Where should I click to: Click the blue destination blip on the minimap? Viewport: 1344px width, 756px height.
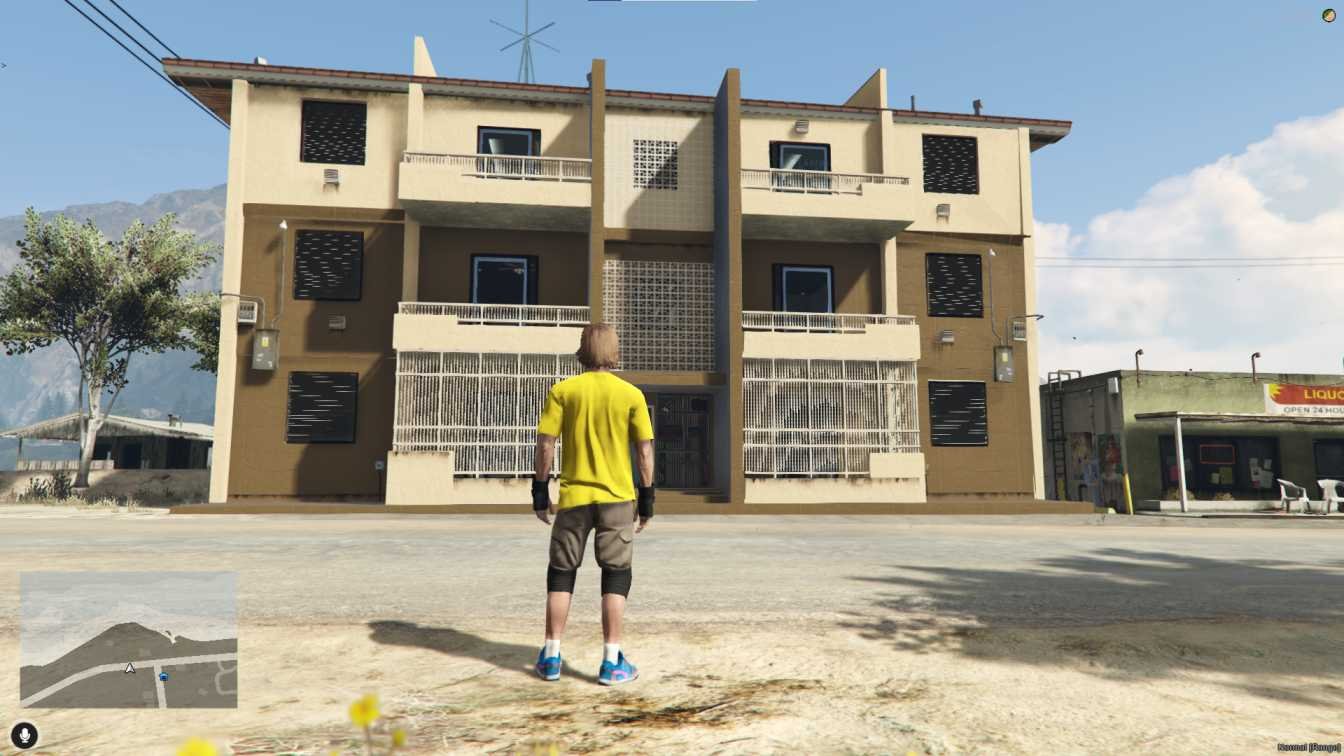click(x=163, y=677)
